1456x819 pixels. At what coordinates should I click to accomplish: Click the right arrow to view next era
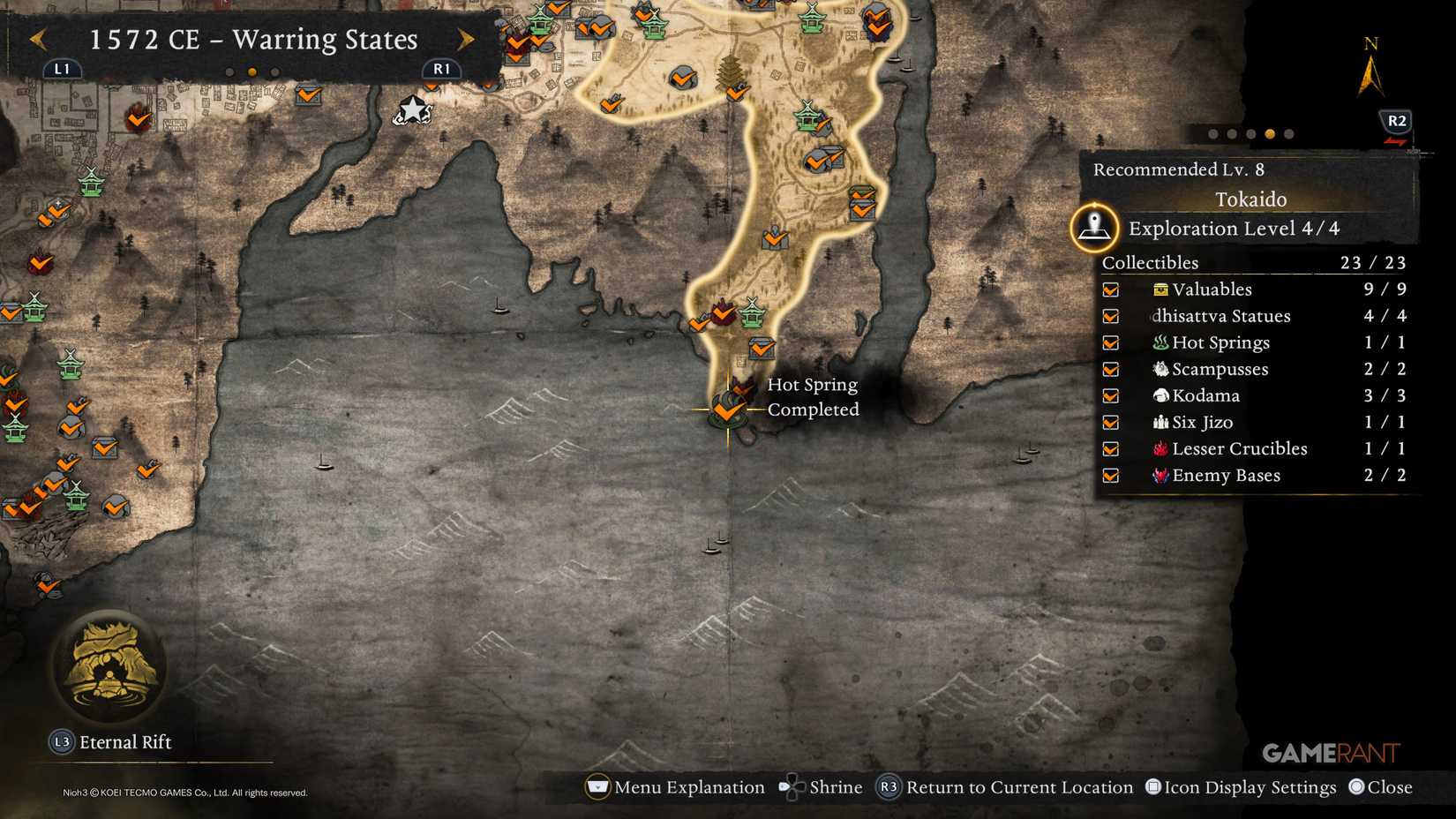(x=465, y=40)
